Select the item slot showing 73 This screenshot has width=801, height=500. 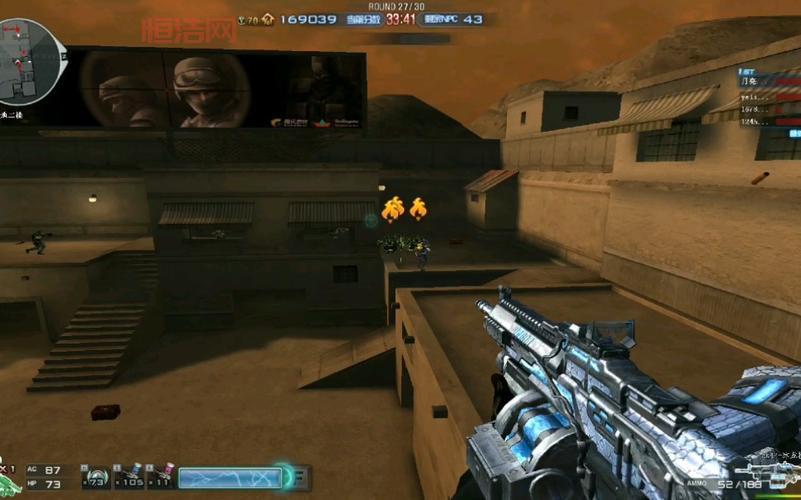tap(97, 479)
